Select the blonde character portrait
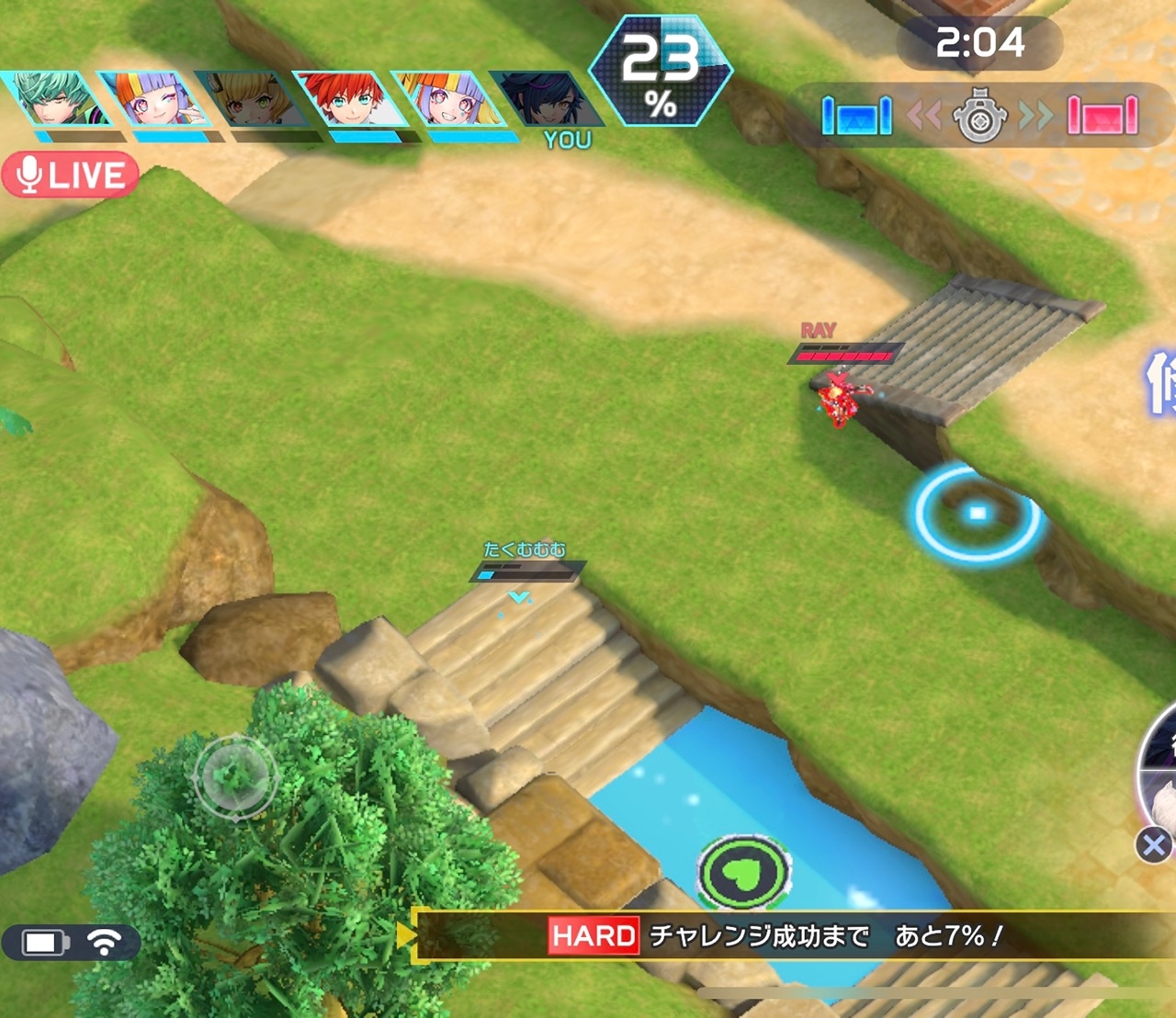Viewport: 1176px width, 1018px height. pyautogui.click(x=251, y=99)
